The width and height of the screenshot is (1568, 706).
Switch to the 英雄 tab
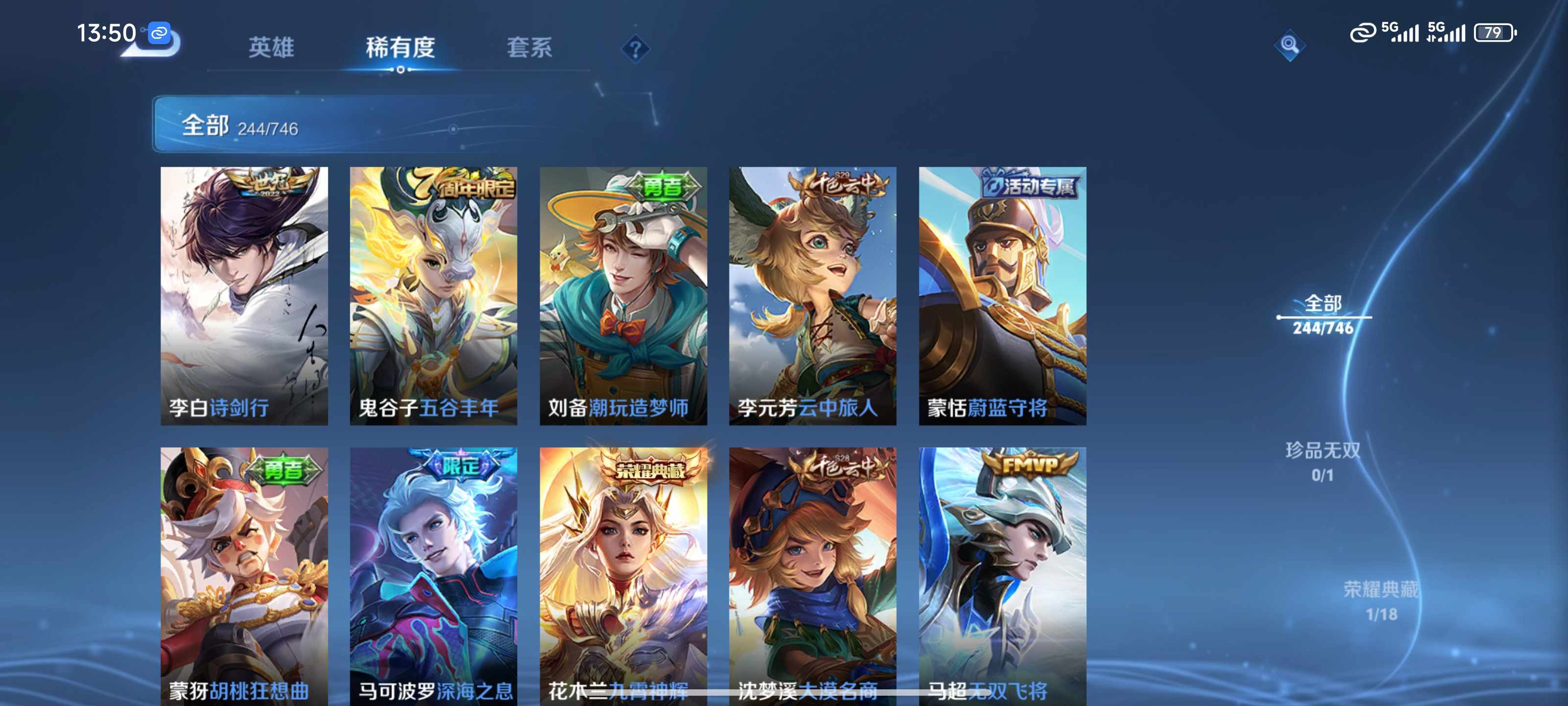point(271,47)
